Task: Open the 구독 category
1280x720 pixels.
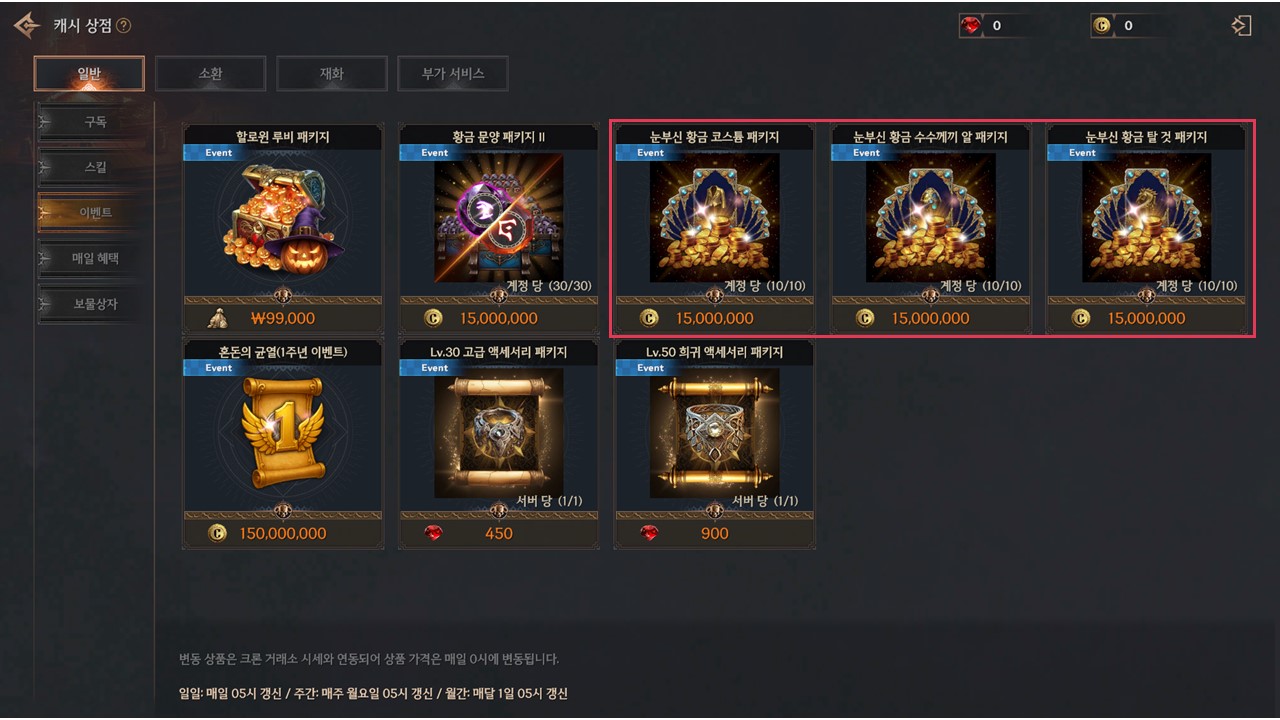Action: pyautogui.click(x=95, y=122)
